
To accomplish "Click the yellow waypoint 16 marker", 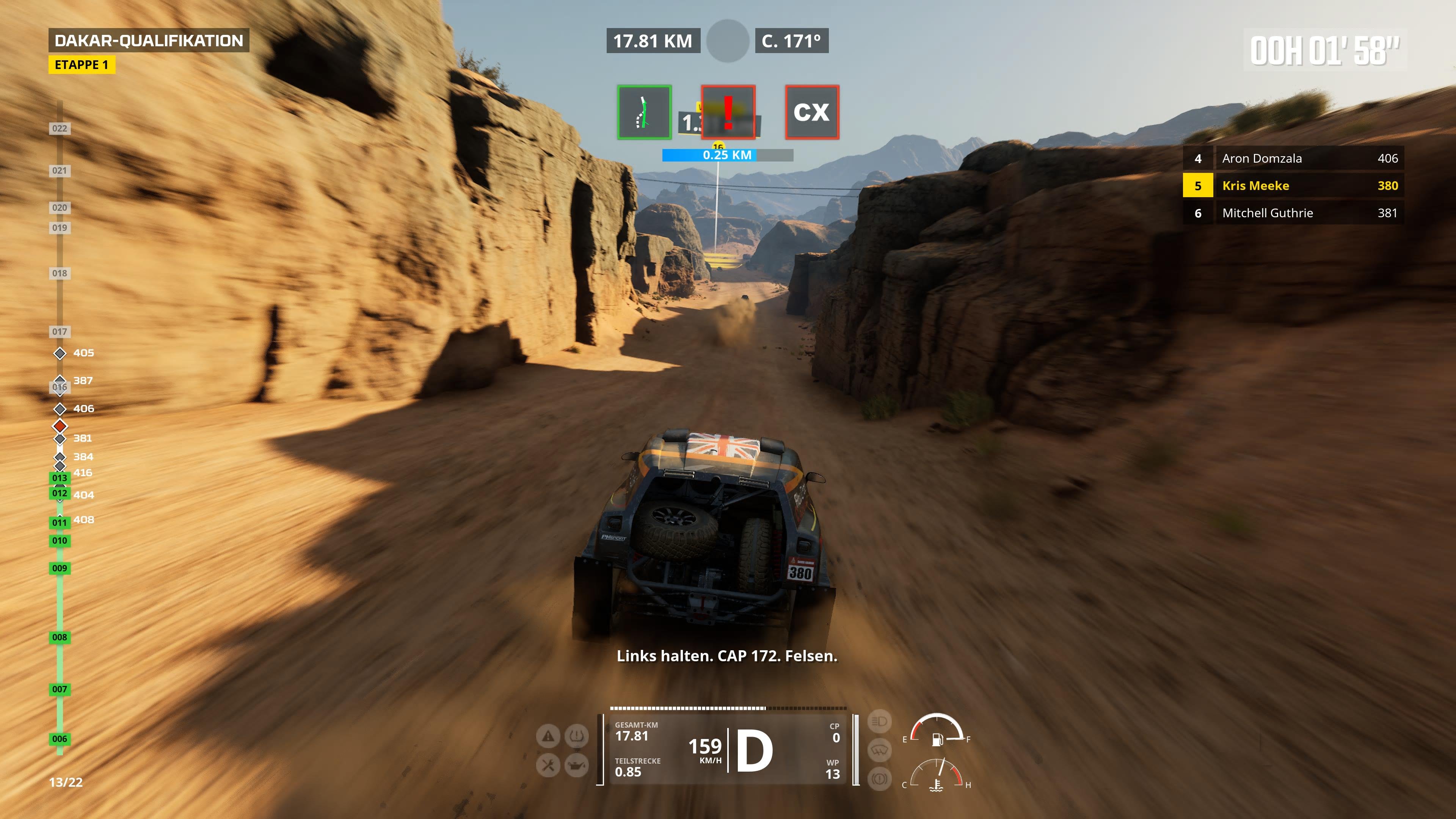I will point(719,146).
